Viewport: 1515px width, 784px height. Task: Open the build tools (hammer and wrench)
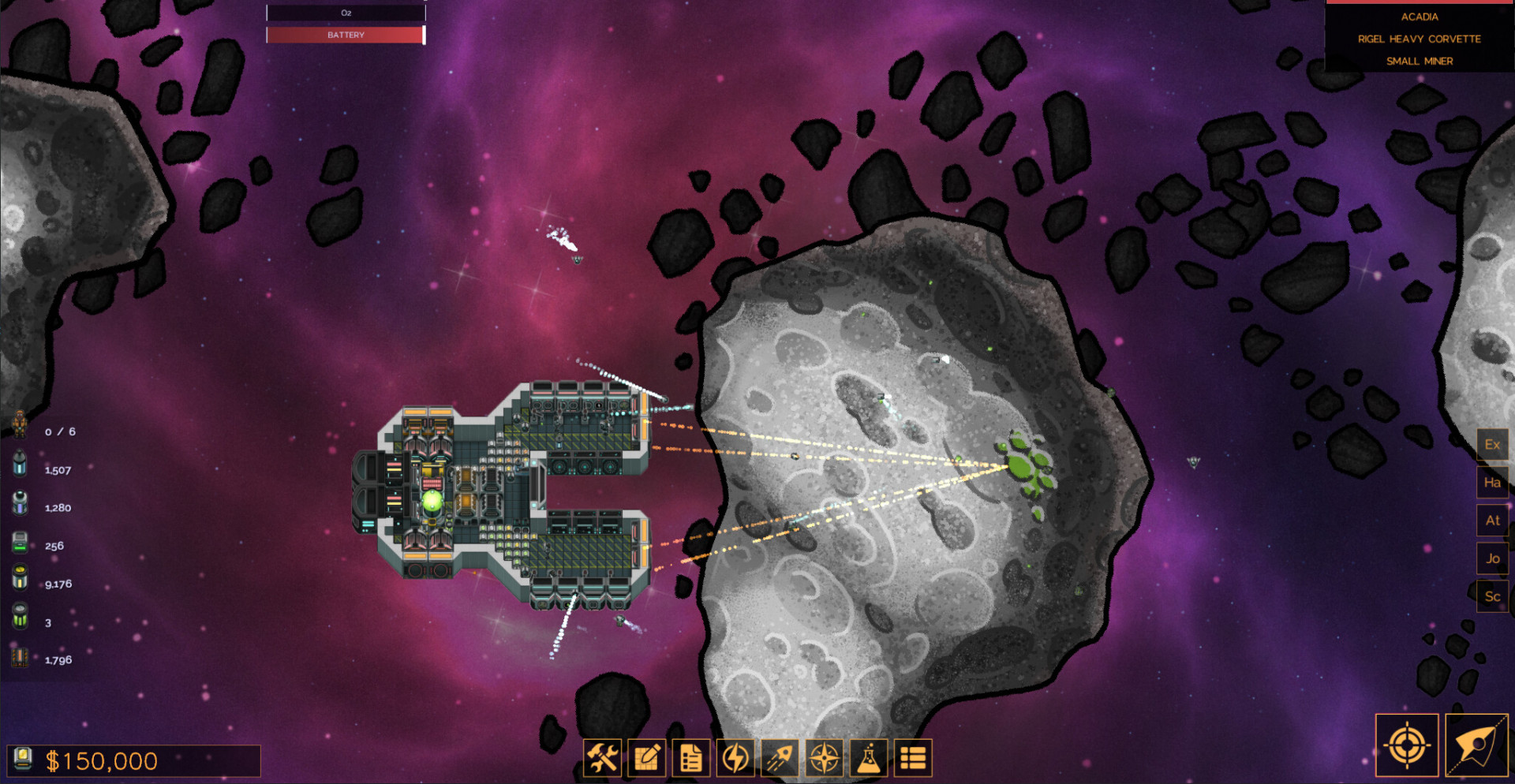602,759
